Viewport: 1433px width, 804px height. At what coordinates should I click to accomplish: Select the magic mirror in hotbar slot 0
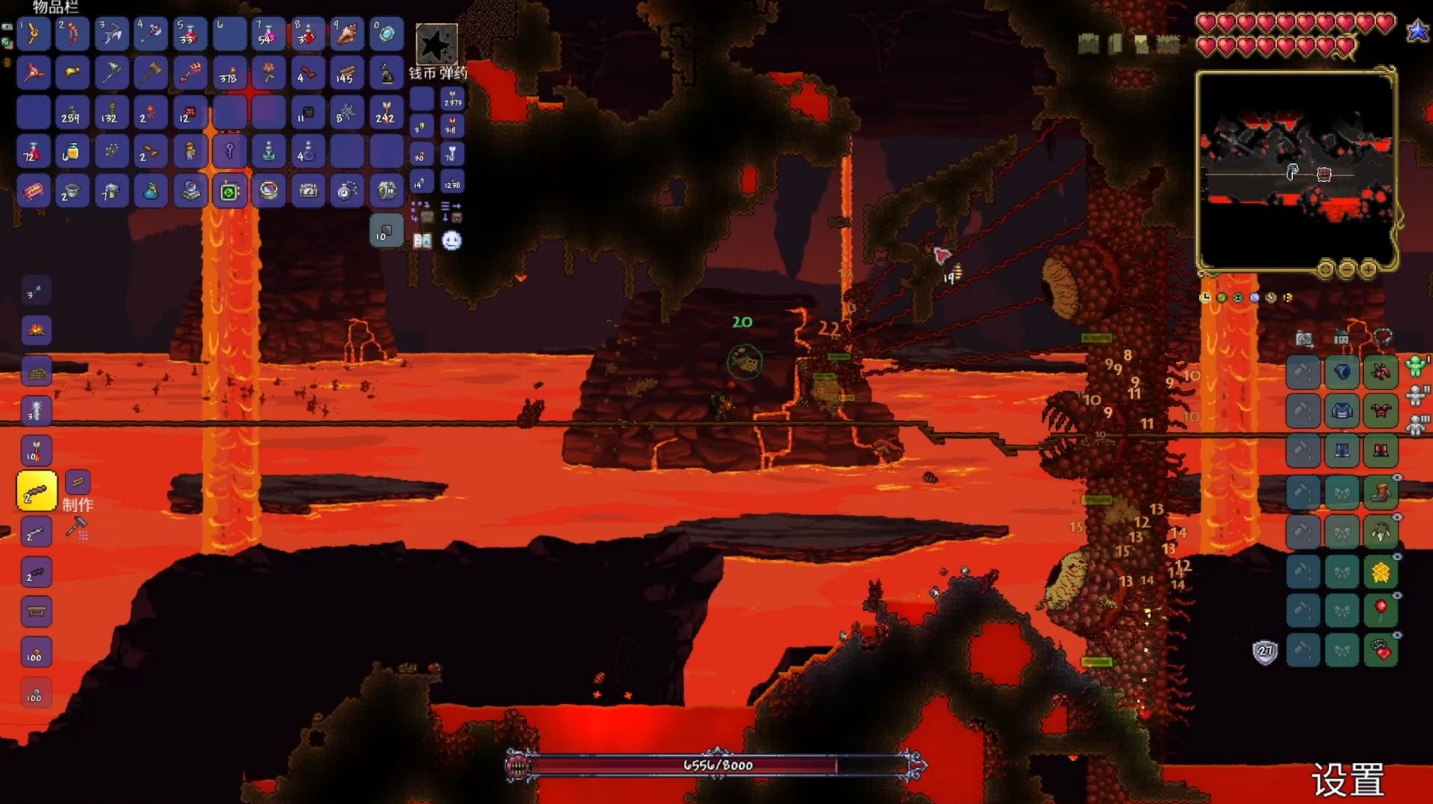coord(386,34)
